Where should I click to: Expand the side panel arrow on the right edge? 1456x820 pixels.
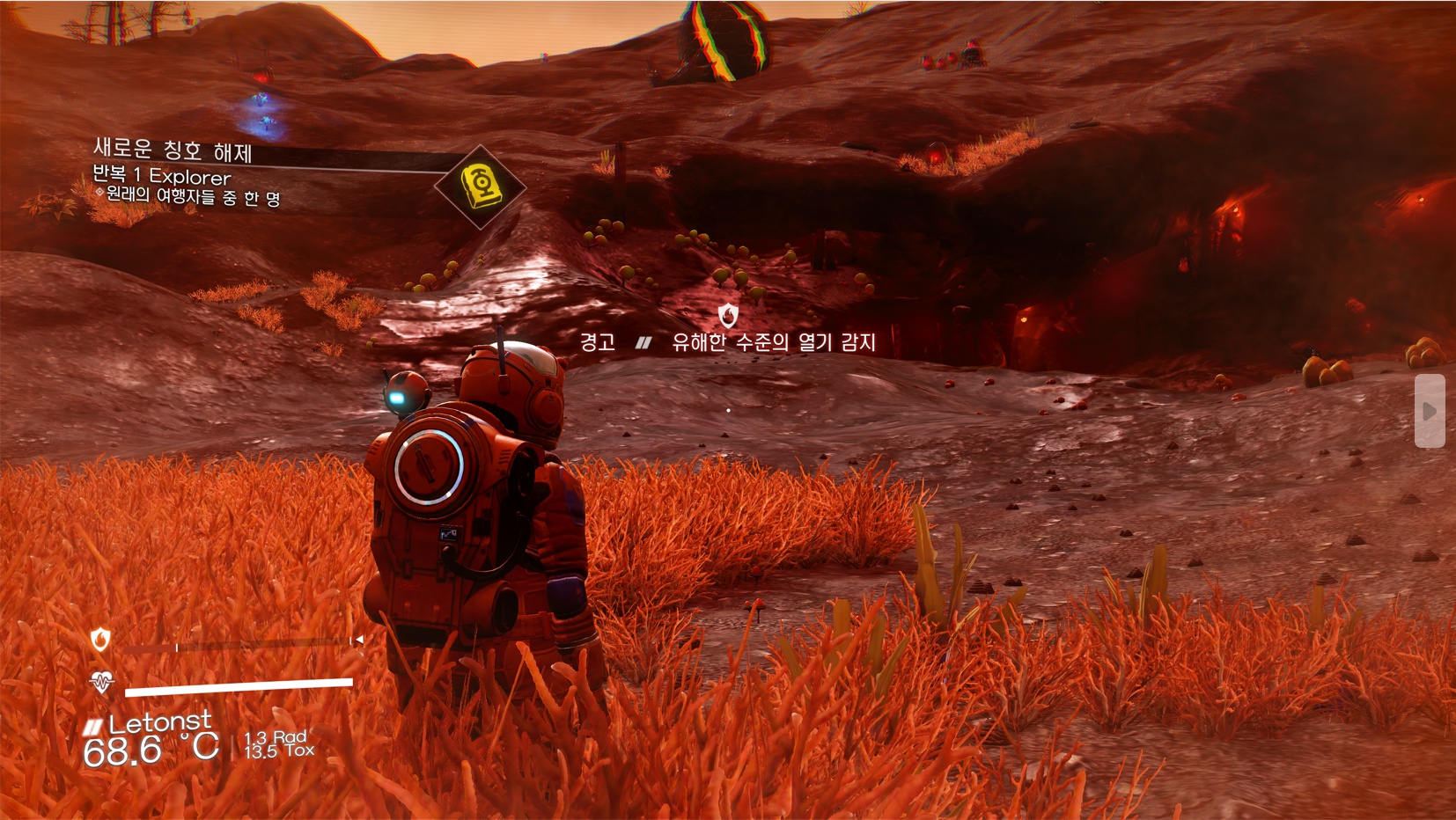[1429, 411]
